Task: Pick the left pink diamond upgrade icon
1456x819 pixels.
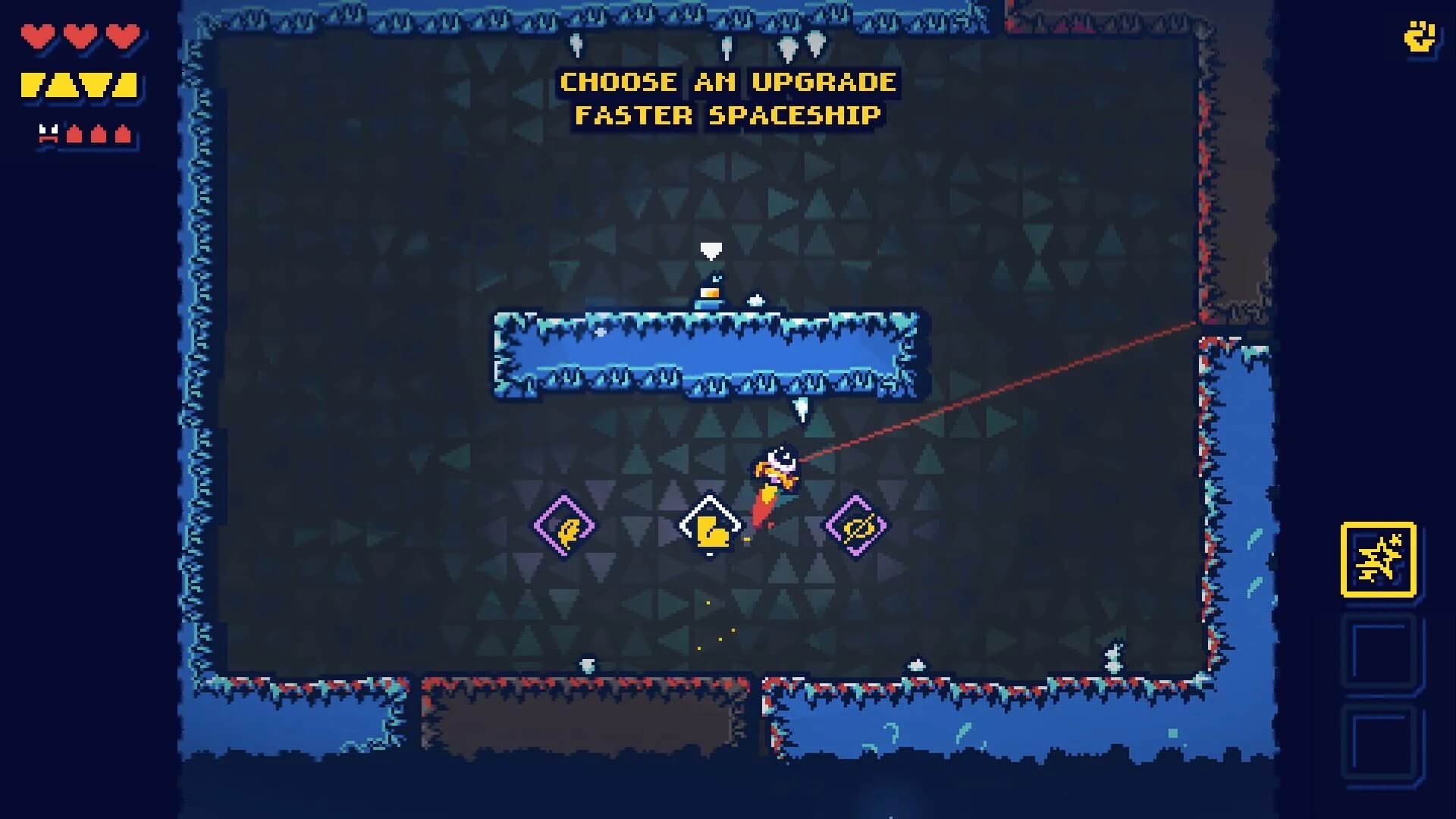Action: (x=565, y=525)
